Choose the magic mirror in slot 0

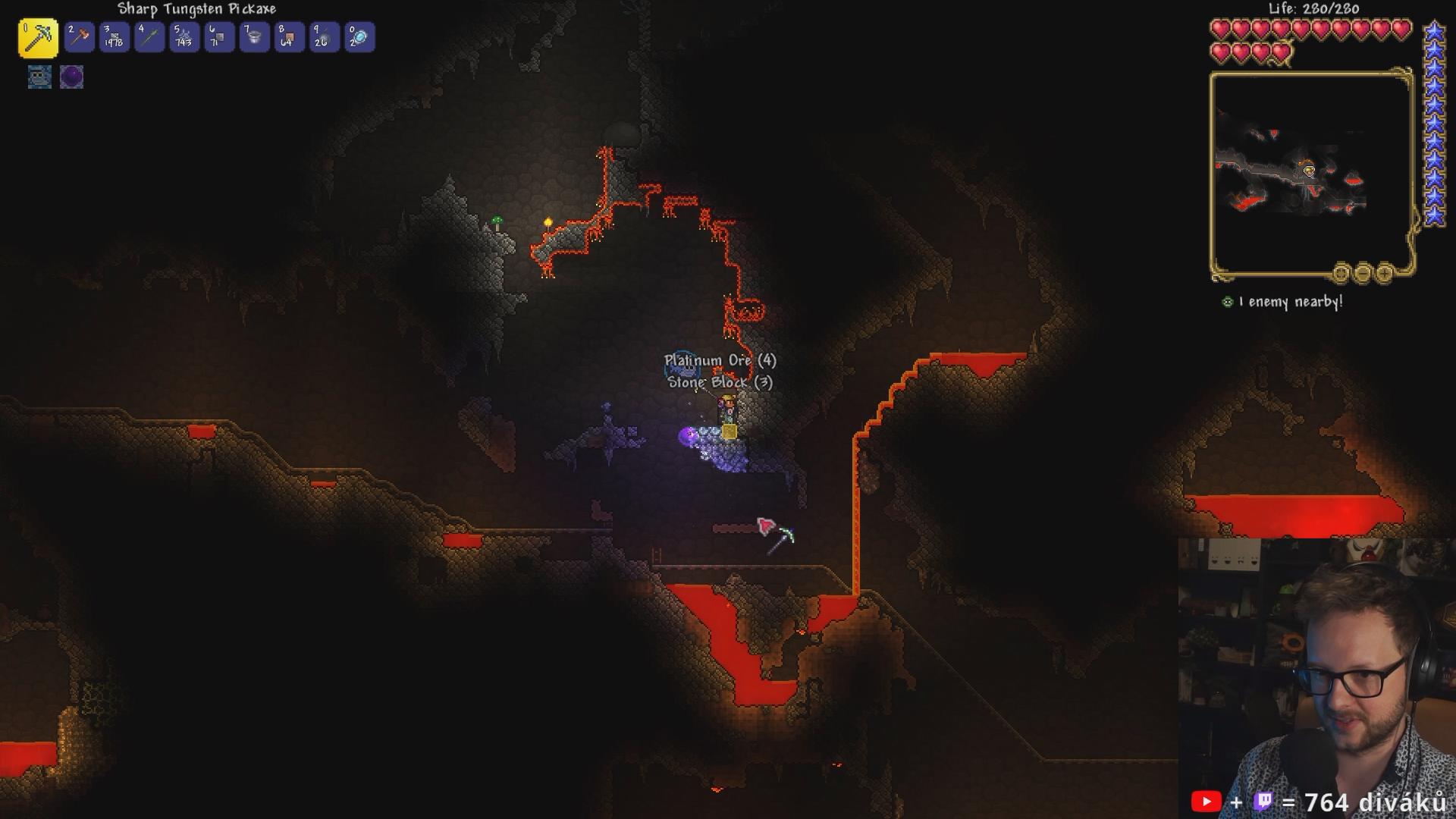(x=359, y=37)
